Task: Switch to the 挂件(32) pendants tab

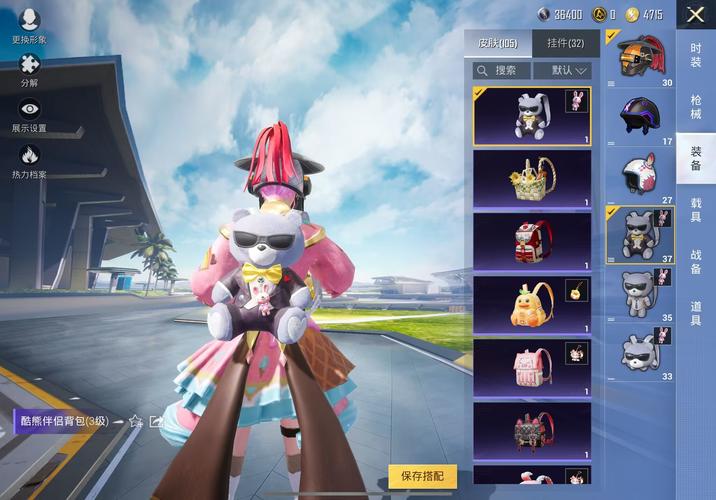Action: (x=565, y=43)
